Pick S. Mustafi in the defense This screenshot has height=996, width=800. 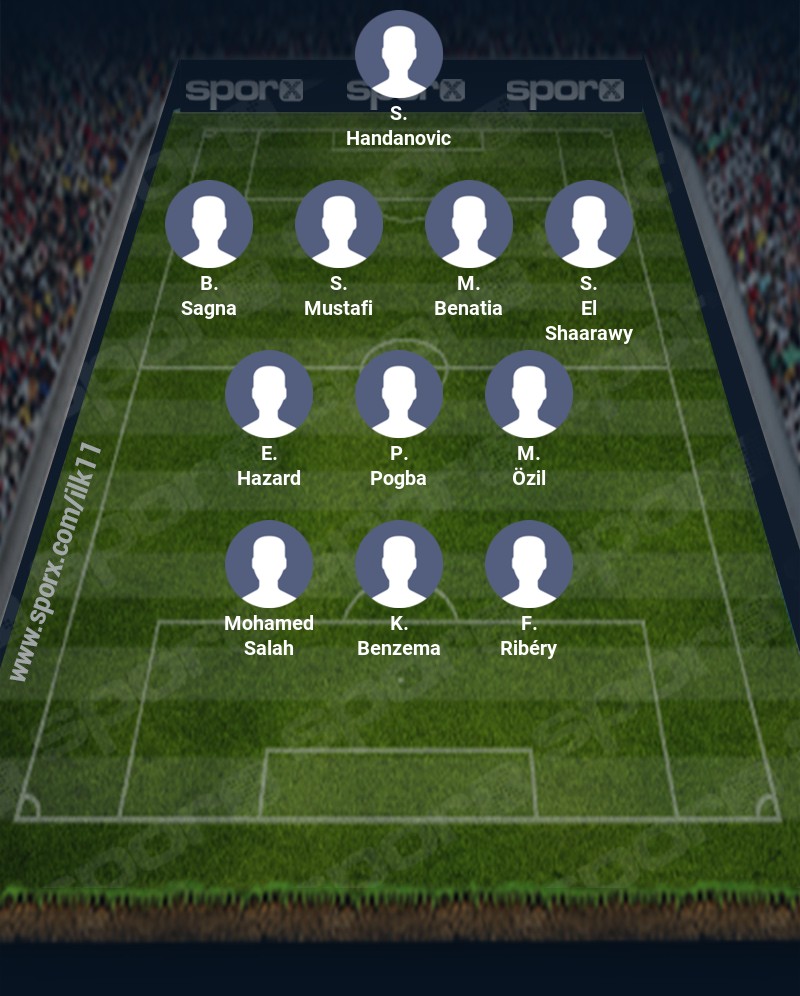click(339, 224)
